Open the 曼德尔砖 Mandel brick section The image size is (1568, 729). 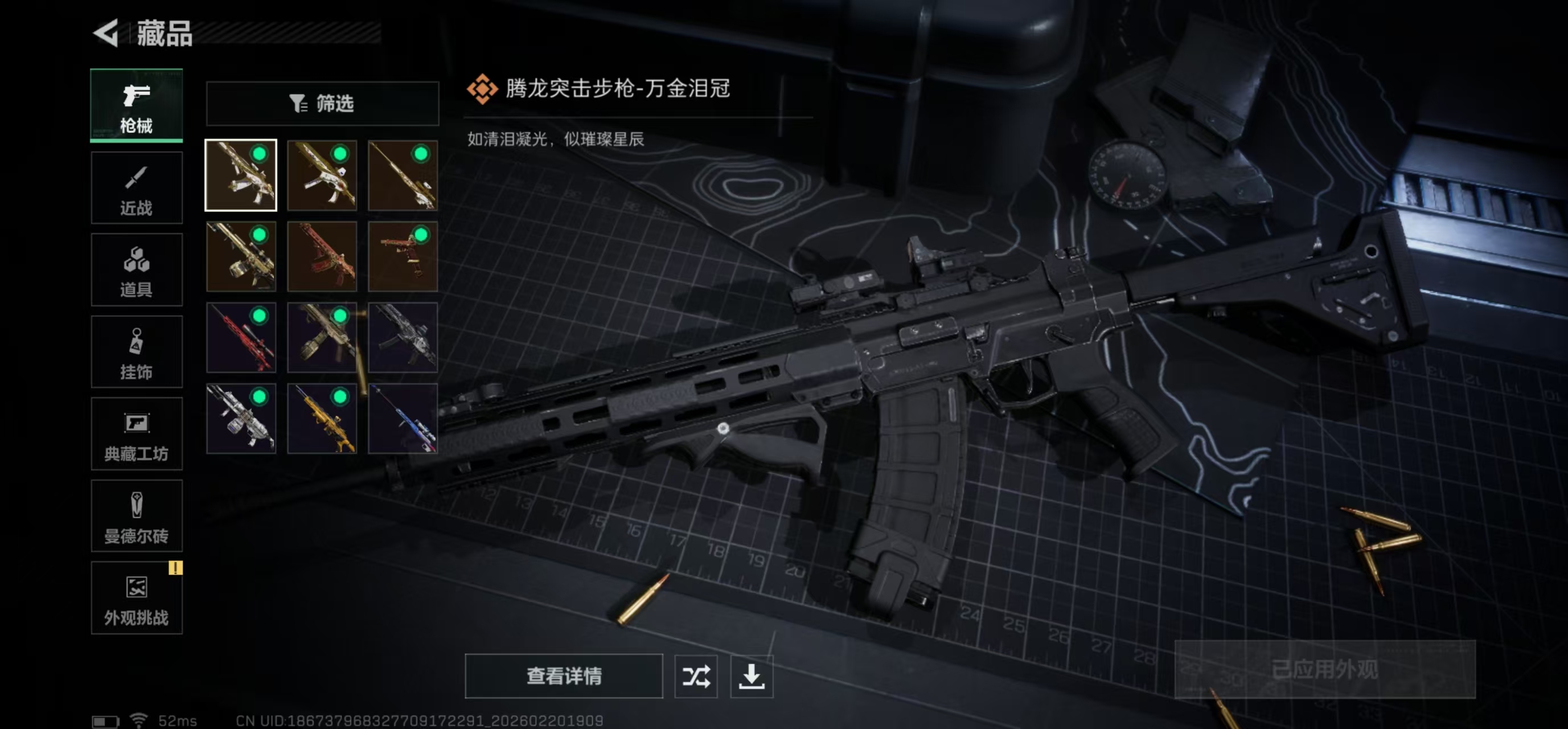[136, 516]
